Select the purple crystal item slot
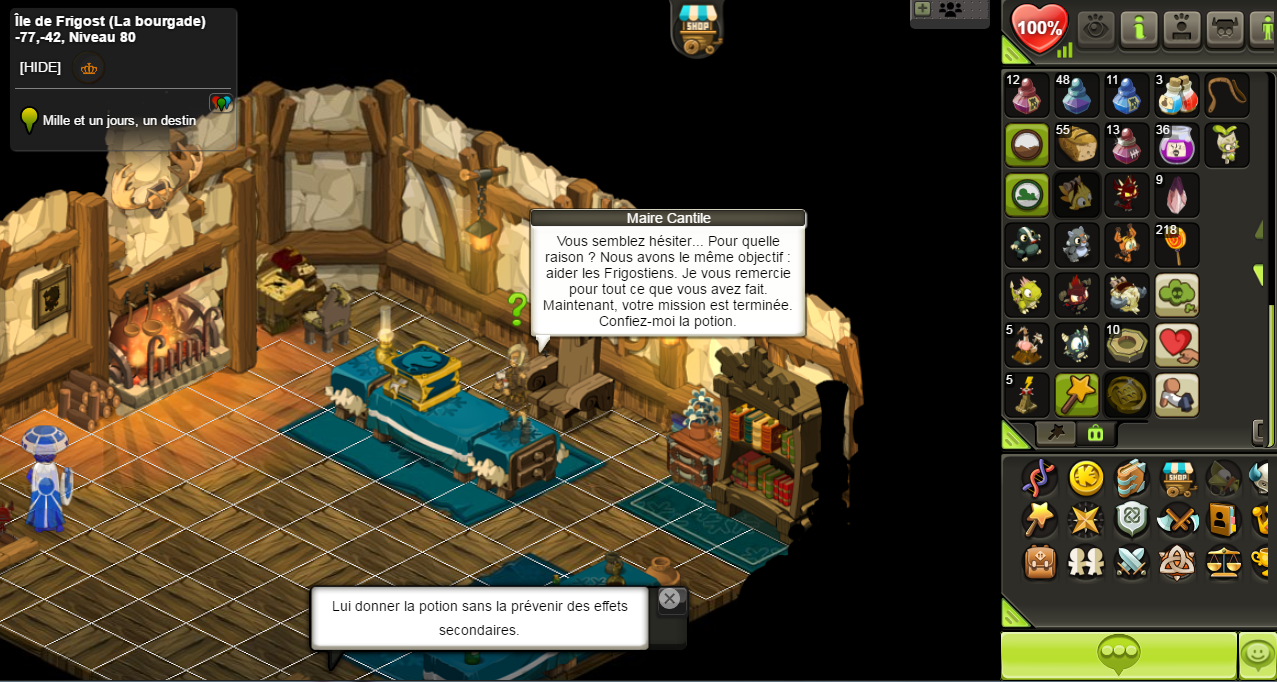Screen dimensions: 1277x682 [1177, 195]
